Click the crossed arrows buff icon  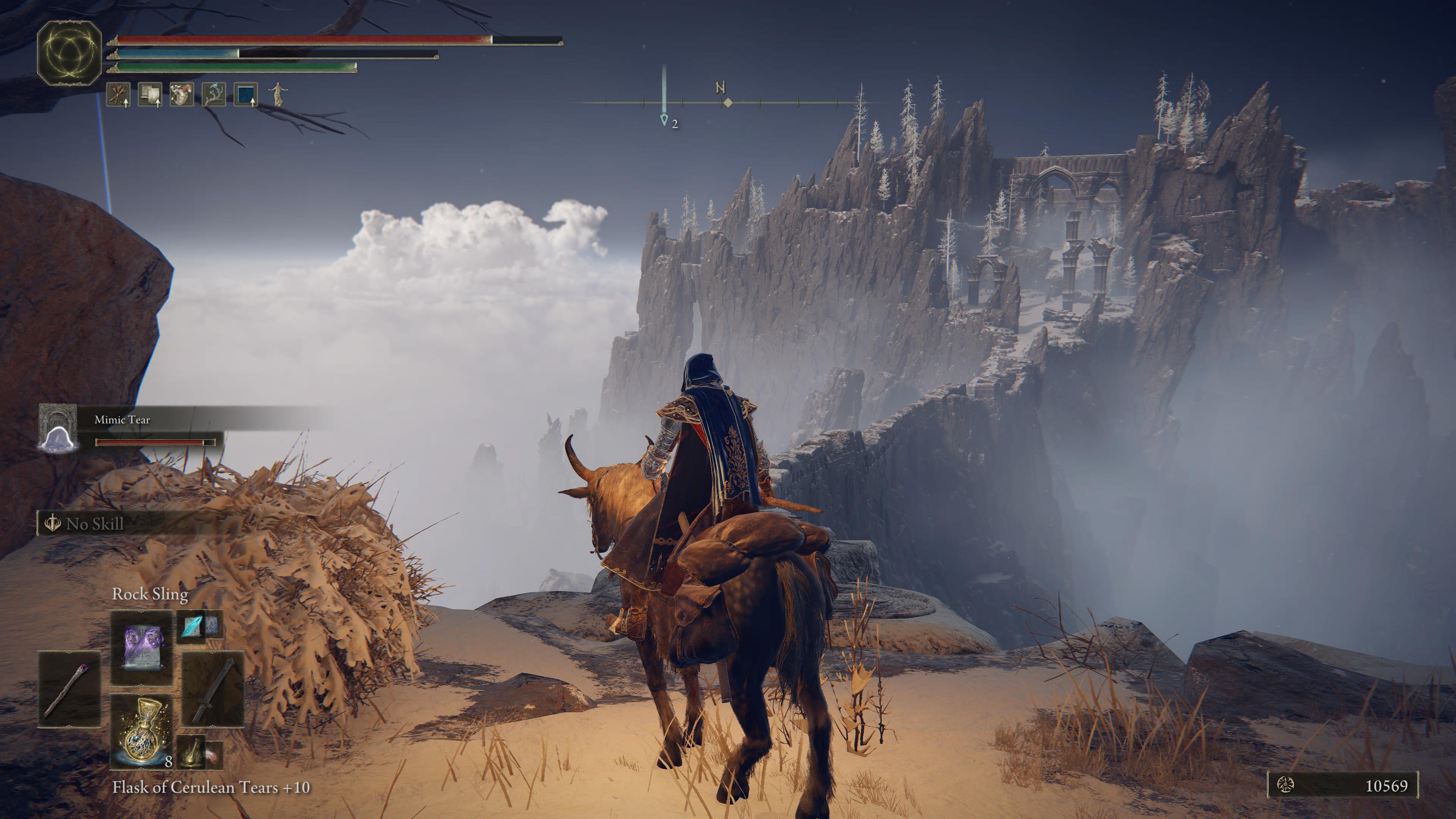click(118, 94)
